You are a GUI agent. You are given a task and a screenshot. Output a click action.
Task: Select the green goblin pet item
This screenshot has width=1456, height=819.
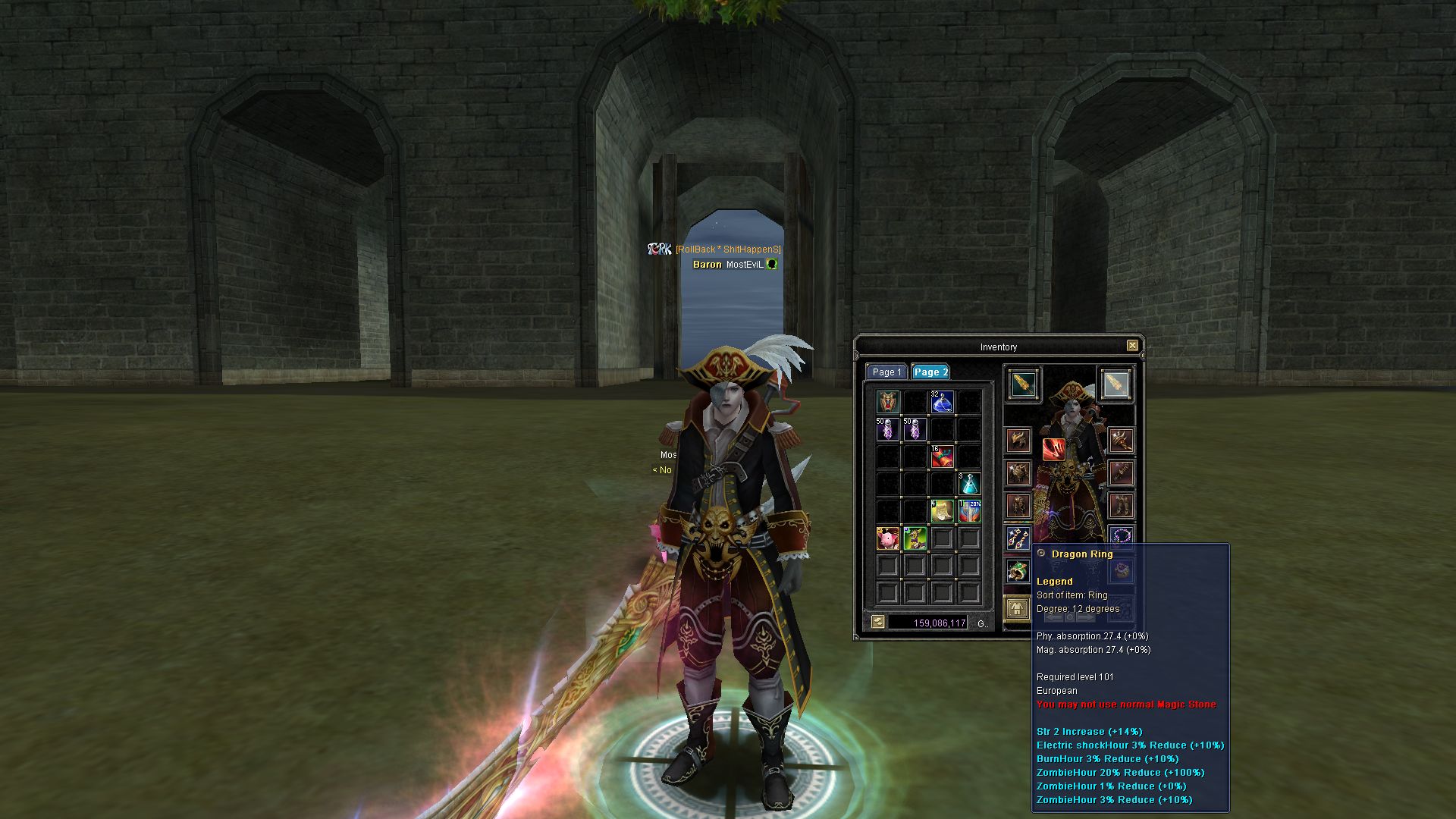point(915,538)
